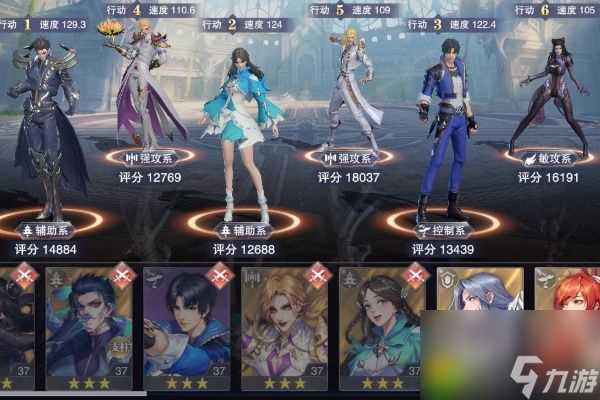
Task: Select the support hero rated 14884
Action: [x=44, y=120]
